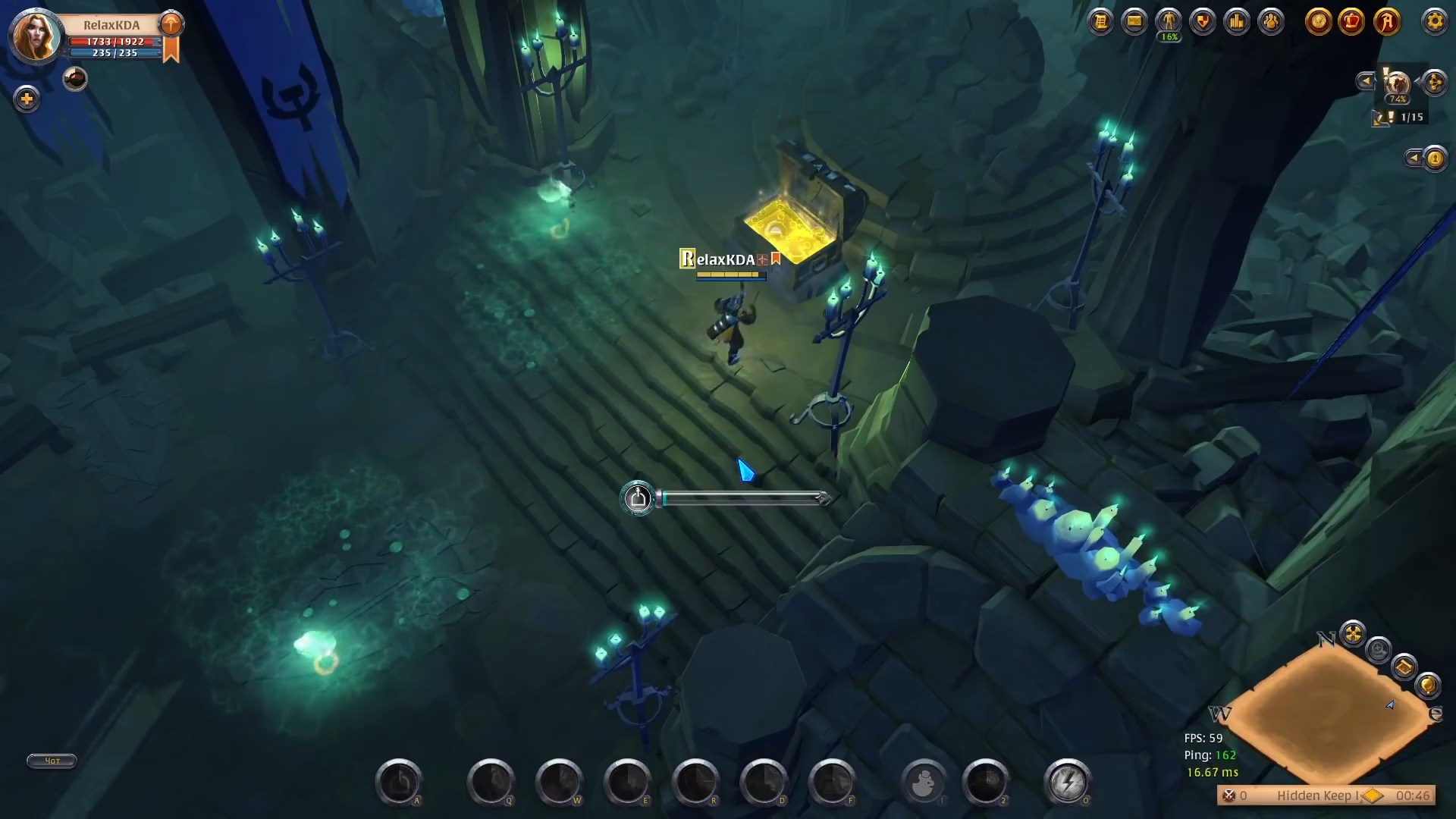Viewport: 1456px width, 819px height.
Task: Open the social/party group icon
Action: pyautogui.click(x=1271, y=21)
